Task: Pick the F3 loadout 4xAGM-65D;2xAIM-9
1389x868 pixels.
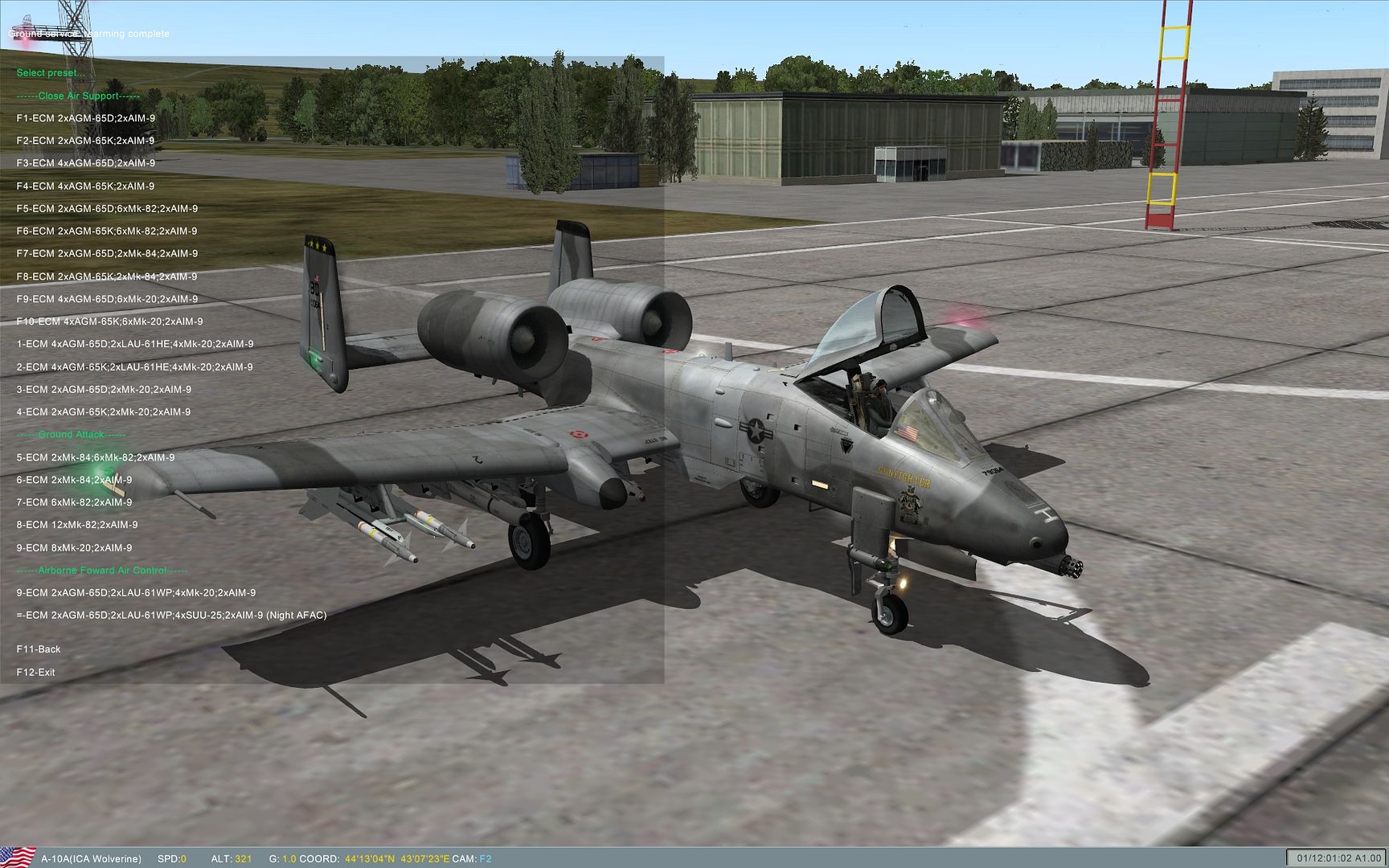Action: pyautogui.click(x=86, y=163)
